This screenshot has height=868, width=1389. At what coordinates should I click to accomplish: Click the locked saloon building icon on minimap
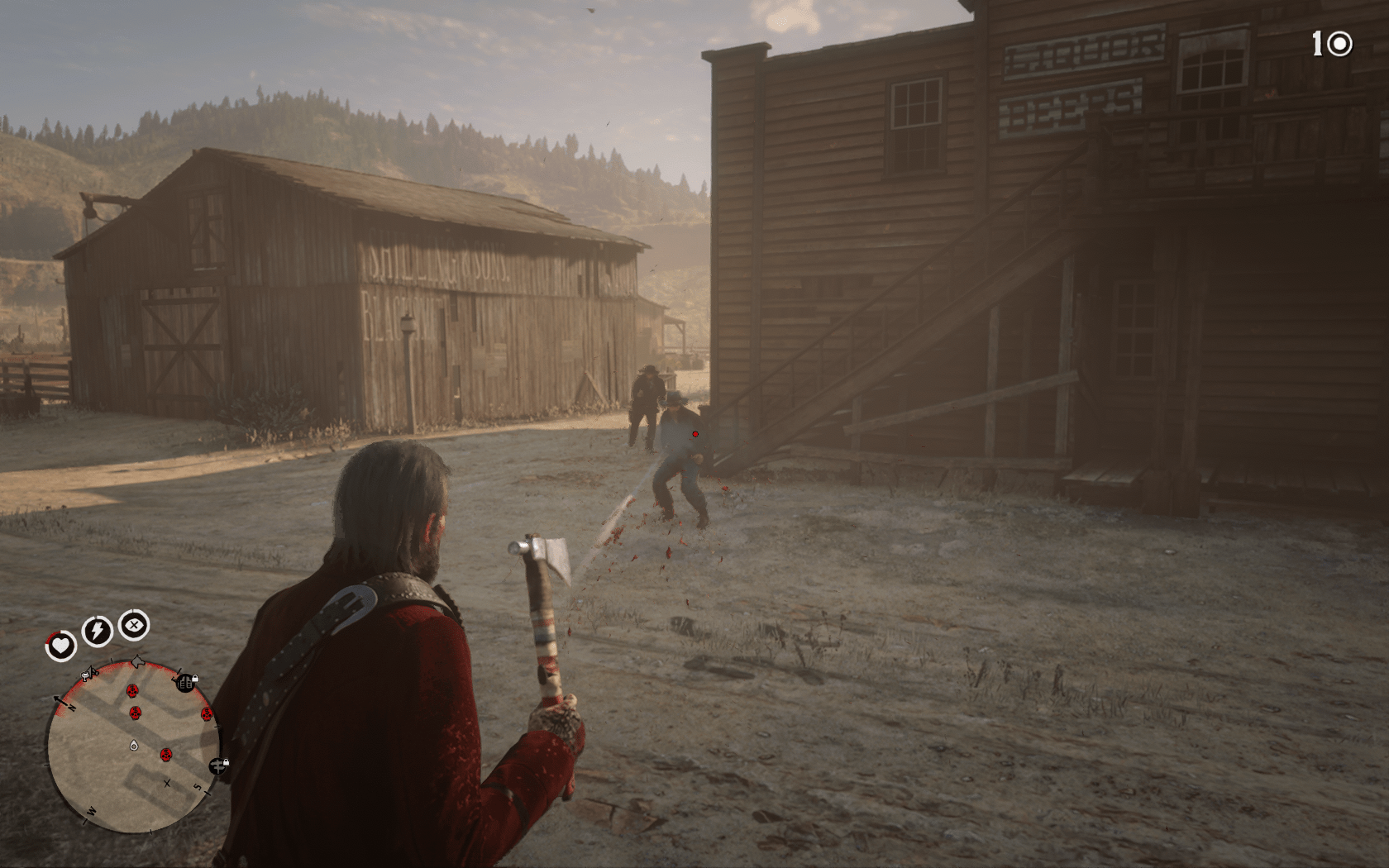point(184,682)
